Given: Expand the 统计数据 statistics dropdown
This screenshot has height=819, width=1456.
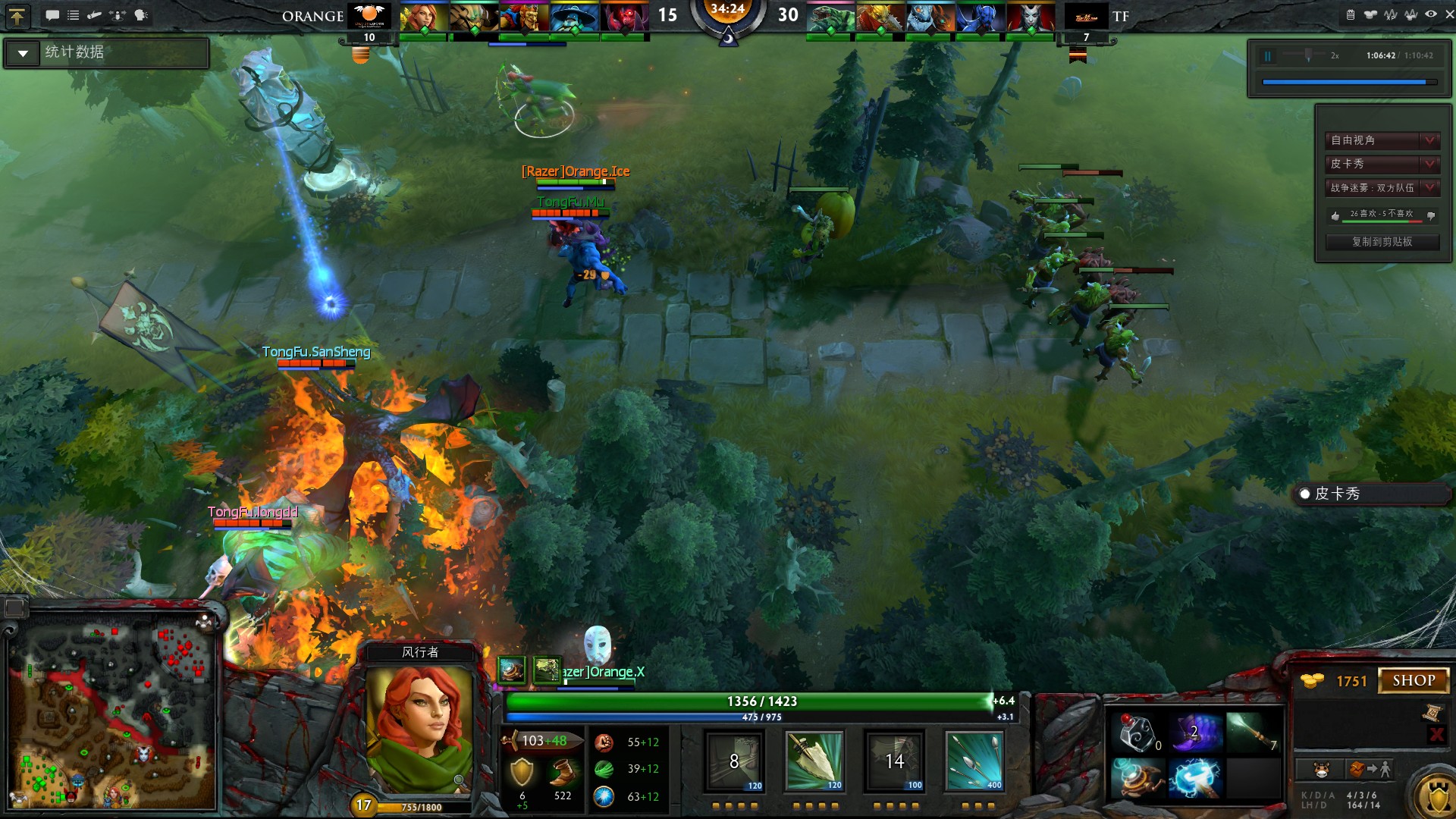Looking at the screenshot, I should pos(24,53).
